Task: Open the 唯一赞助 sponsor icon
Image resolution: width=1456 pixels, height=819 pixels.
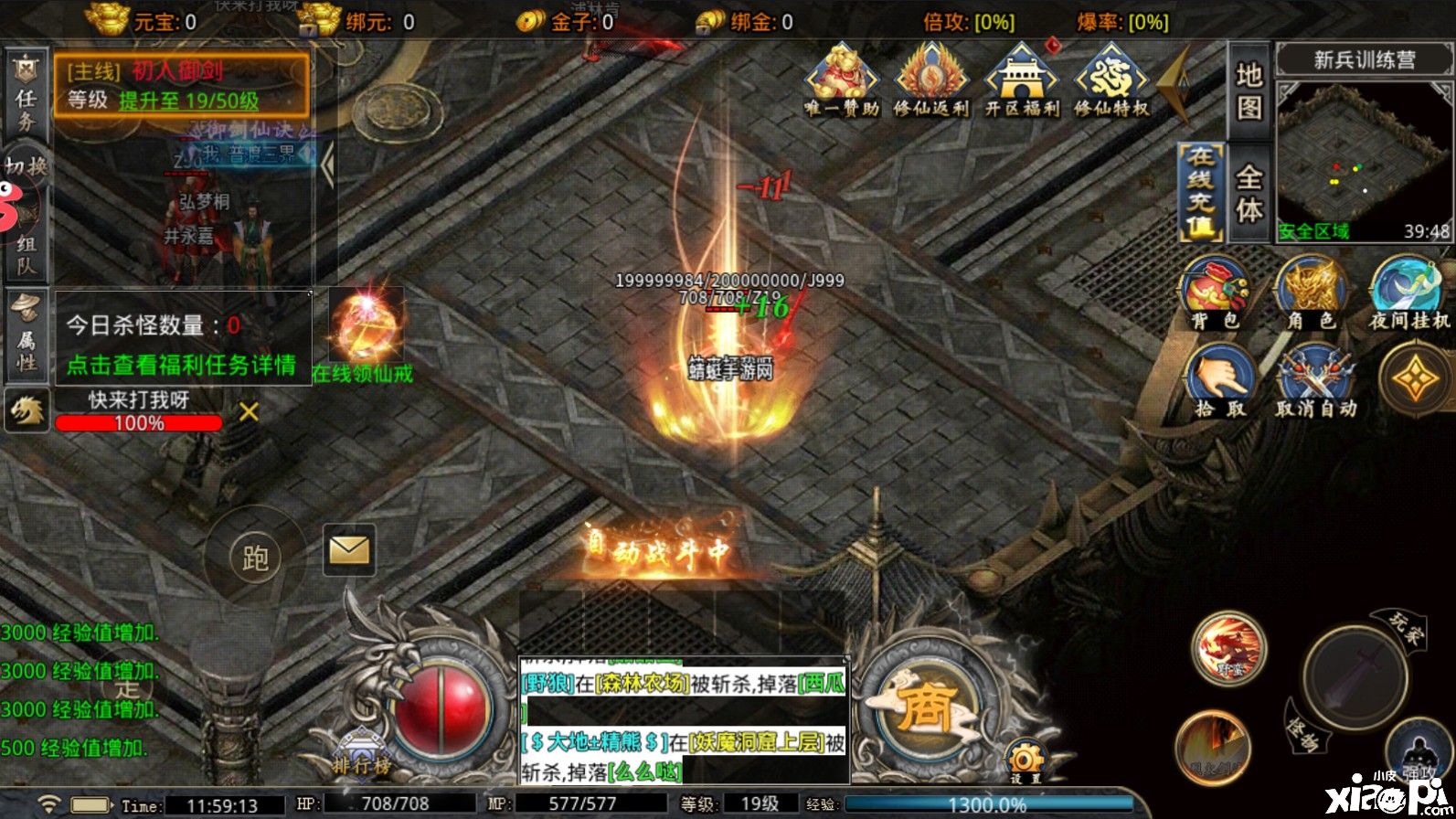Action: pos(841,80)
